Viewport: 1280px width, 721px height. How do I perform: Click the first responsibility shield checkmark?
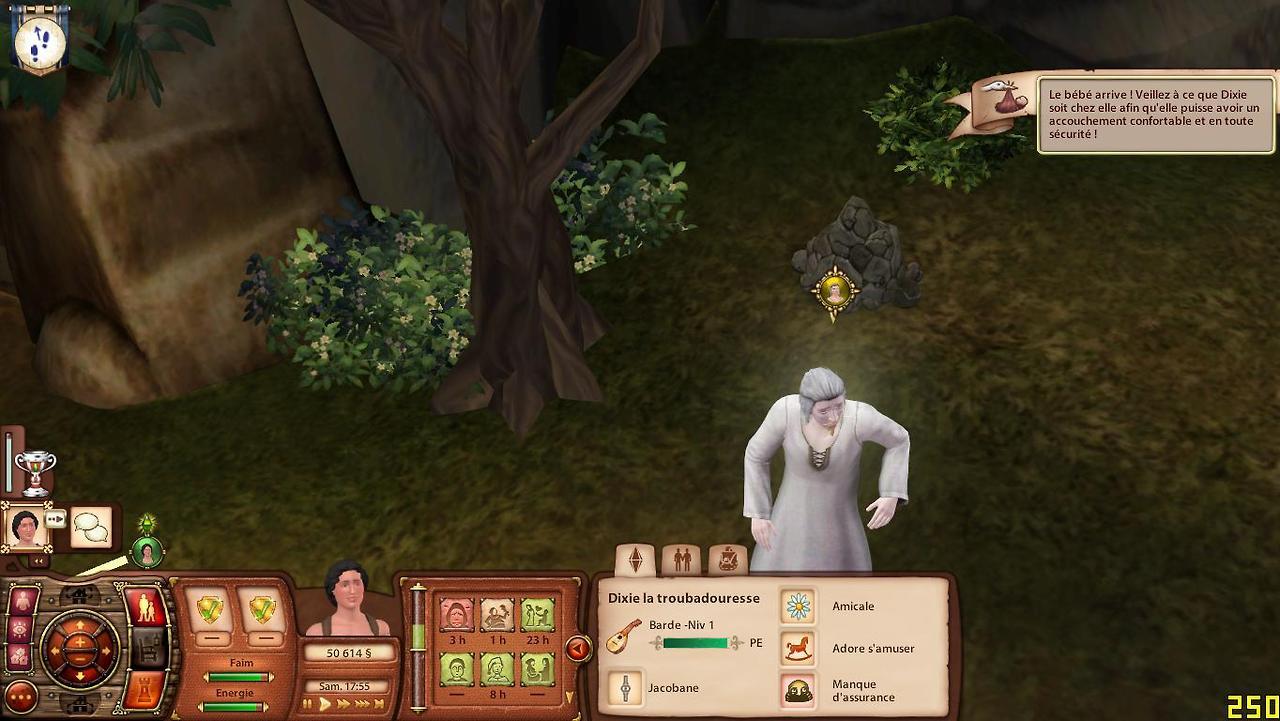[x=210, y=608]
